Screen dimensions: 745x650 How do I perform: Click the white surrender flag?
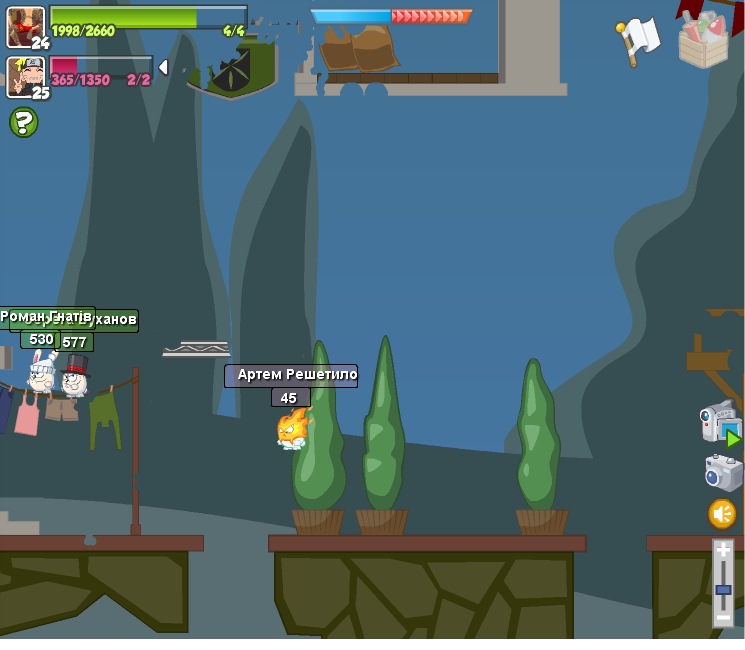click(637, 39)
